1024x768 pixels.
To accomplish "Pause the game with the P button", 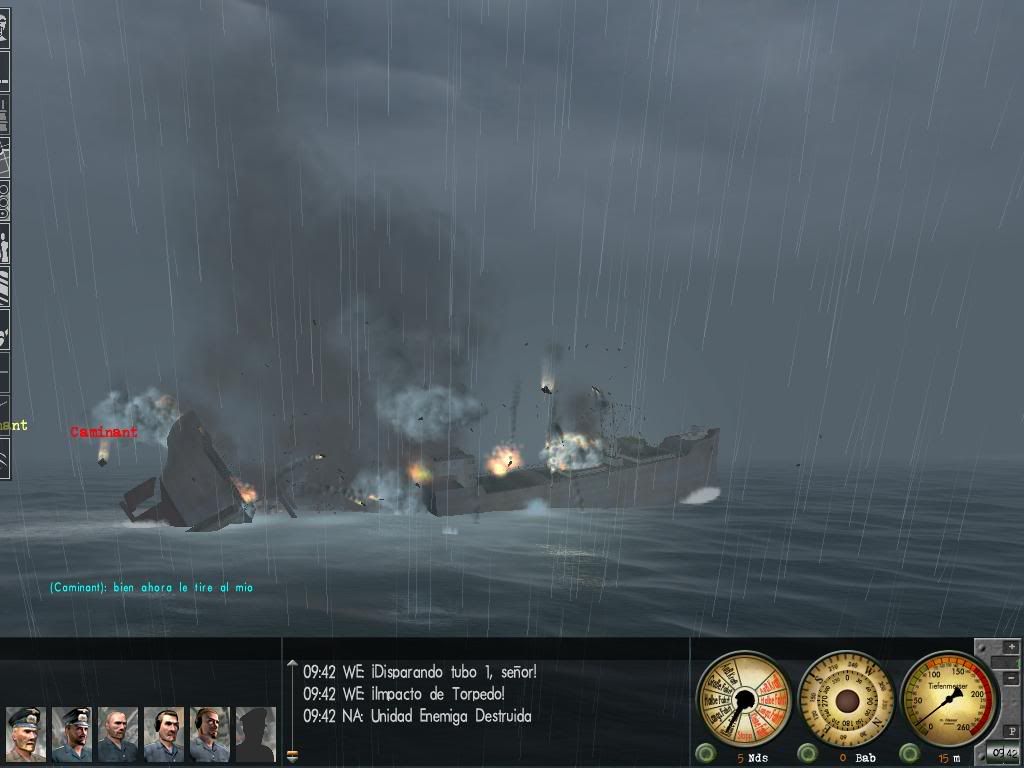I will (x=1010, y=731).
